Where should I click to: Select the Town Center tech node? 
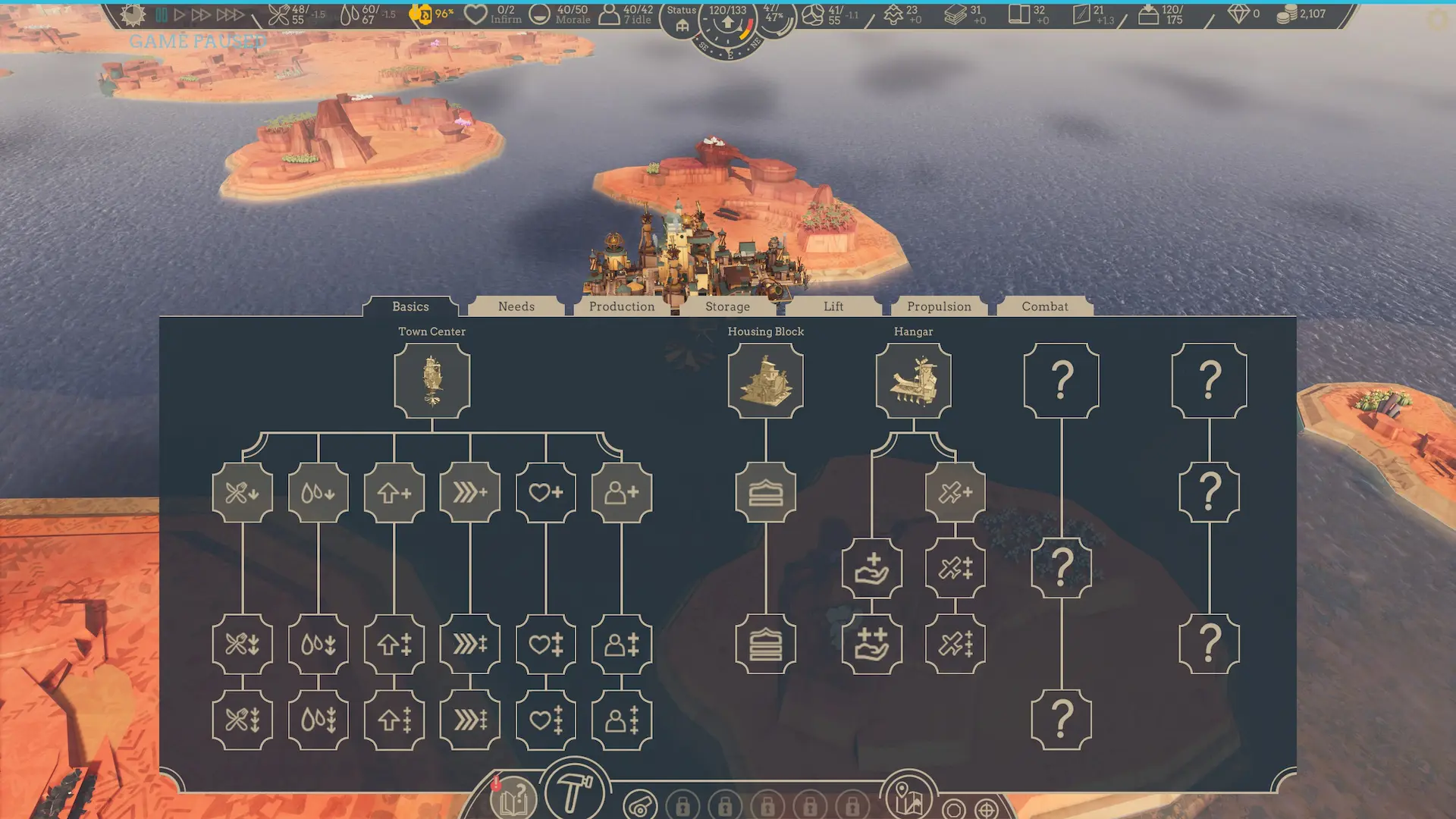(431, 379)
